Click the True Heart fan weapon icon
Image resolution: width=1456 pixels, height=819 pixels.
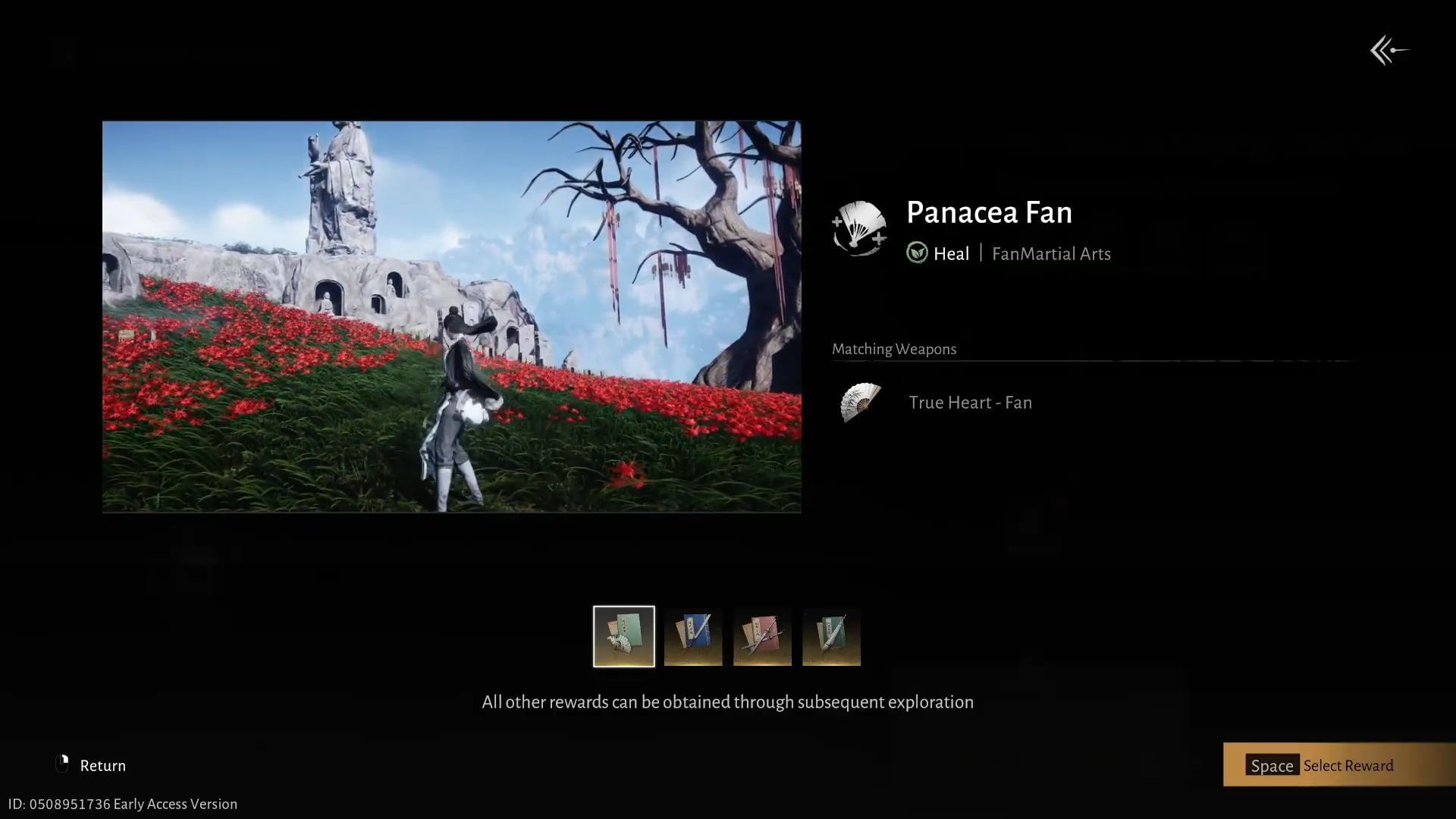click(x=860, y=402)
